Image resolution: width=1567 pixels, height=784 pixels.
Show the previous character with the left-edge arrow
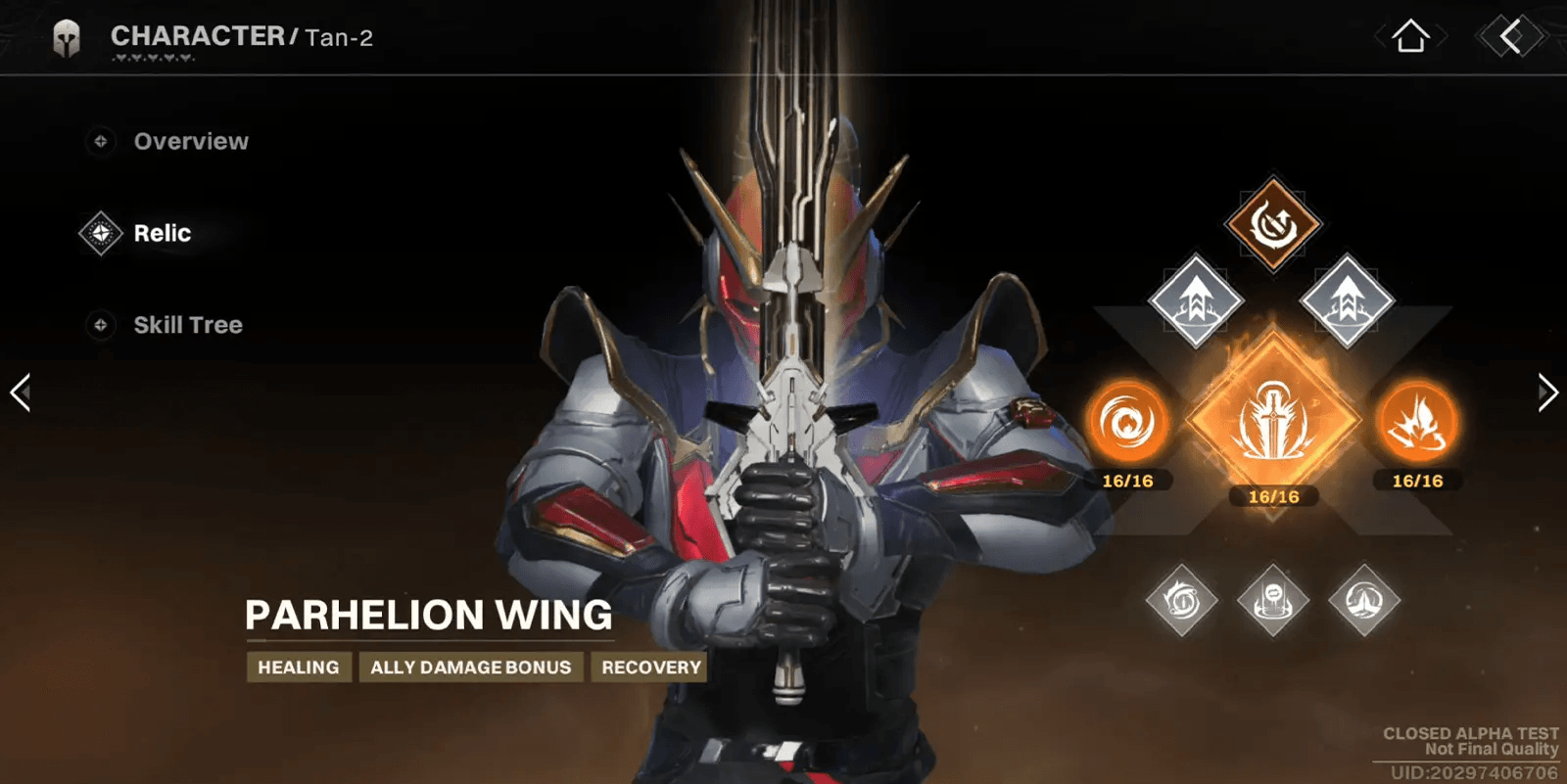coord(21,392)
